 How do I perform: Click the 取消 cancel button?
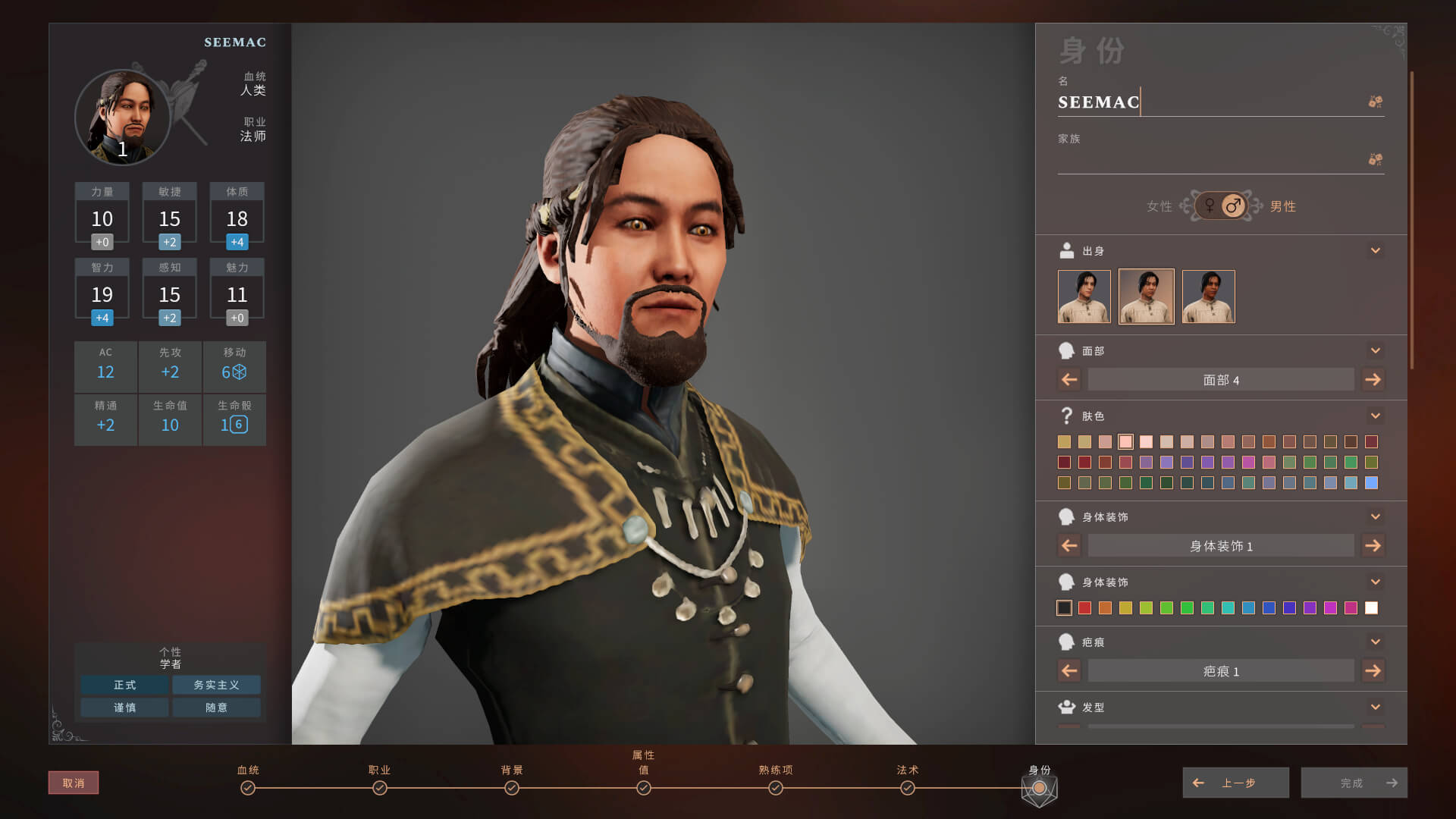tap(74, 783)
